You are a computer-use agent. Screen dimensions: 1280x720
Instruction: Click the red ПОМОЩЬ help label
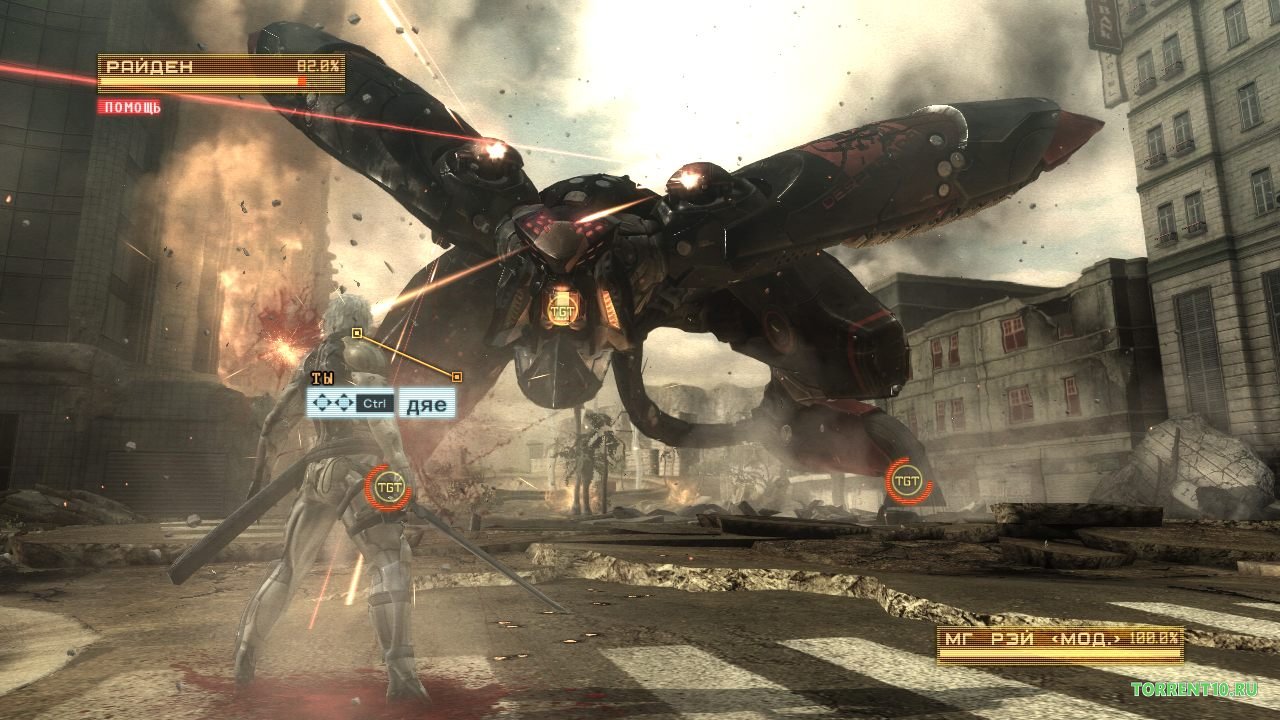coord(130,107)
